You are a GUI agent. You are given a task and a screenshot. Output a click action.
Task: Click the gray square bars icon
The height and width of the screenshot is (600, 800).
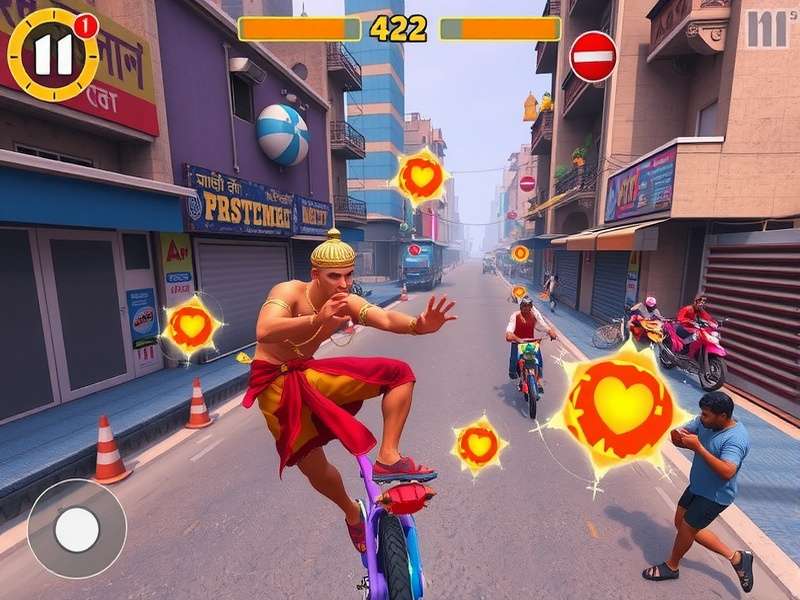click(767, 29)
